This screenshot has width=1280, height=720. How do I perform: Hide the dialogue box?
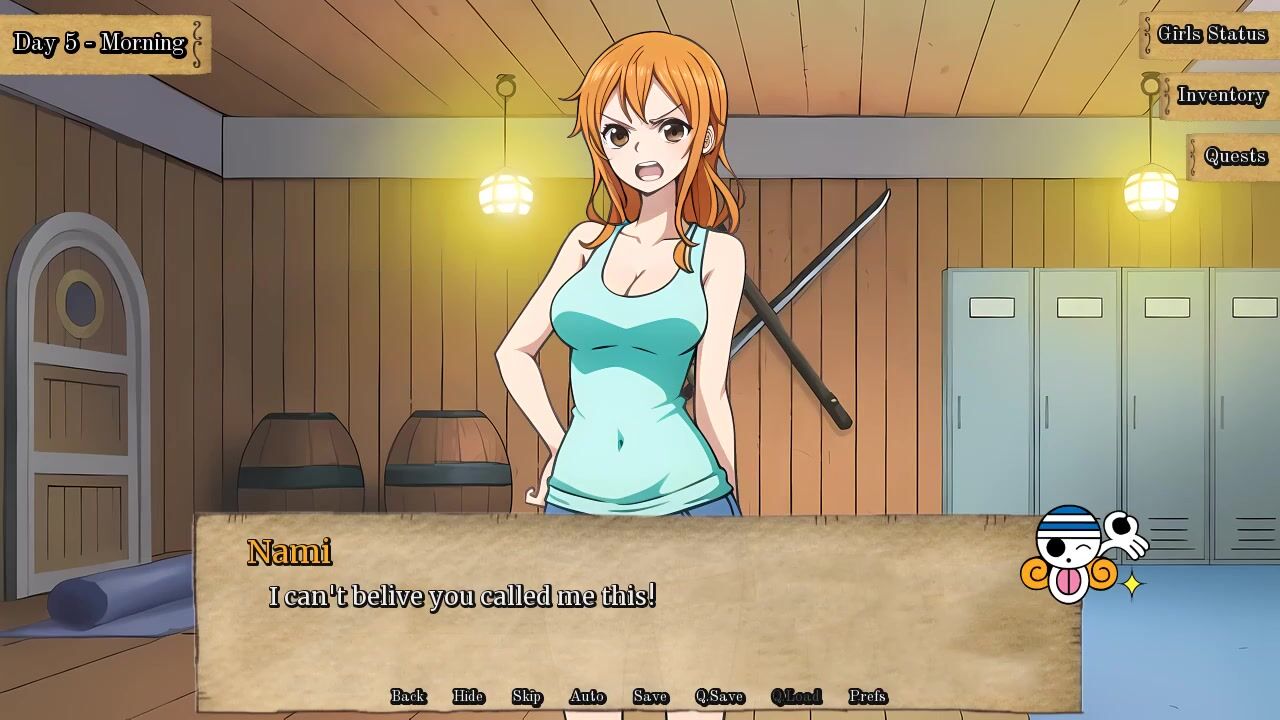pyautogui.click(x=468, y=696)
